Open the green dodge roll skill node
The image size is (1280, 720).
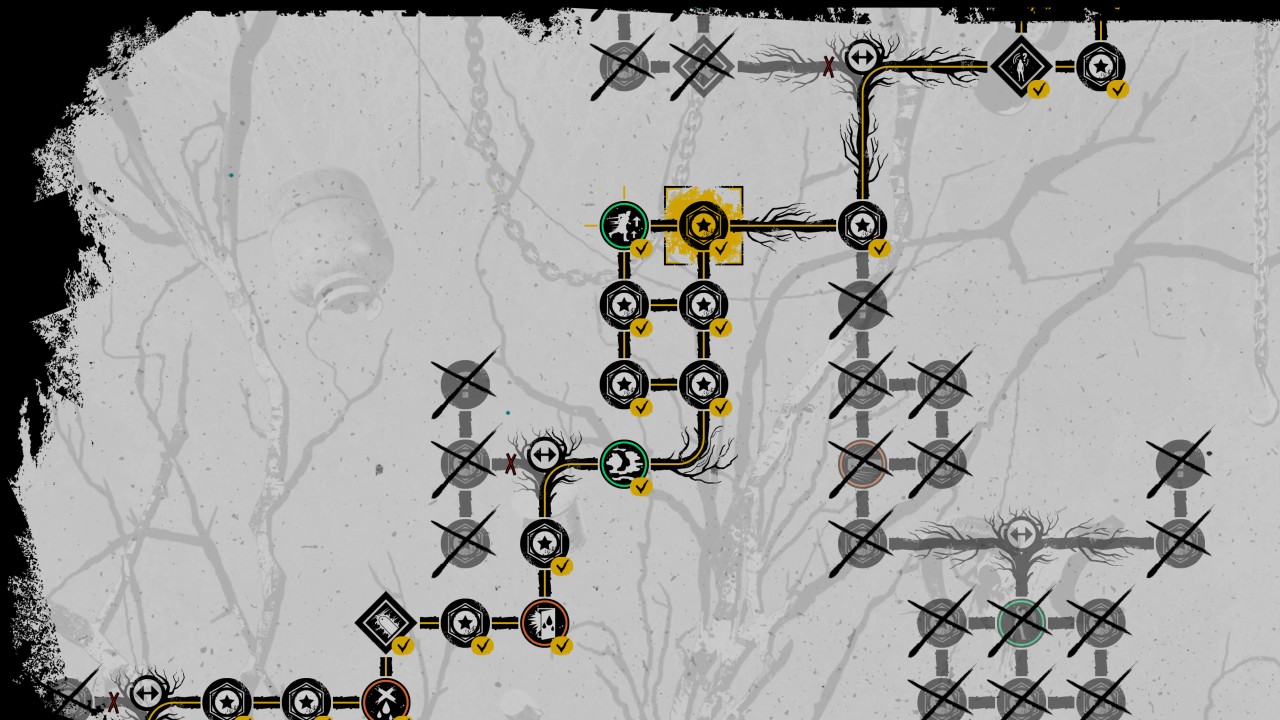(x=624, y=462)
